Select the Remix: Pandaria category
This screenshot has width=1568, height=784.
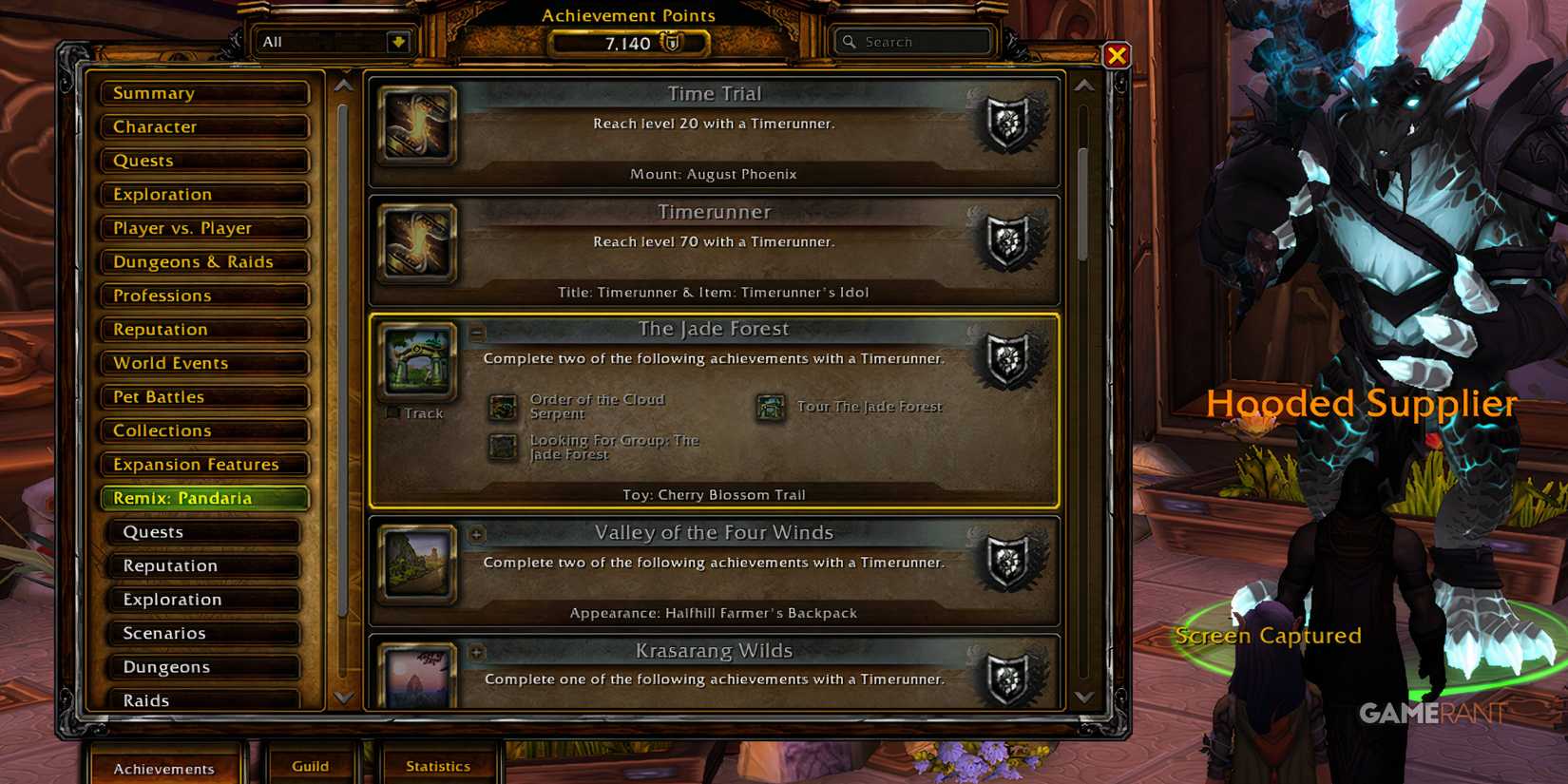[202, 498]
